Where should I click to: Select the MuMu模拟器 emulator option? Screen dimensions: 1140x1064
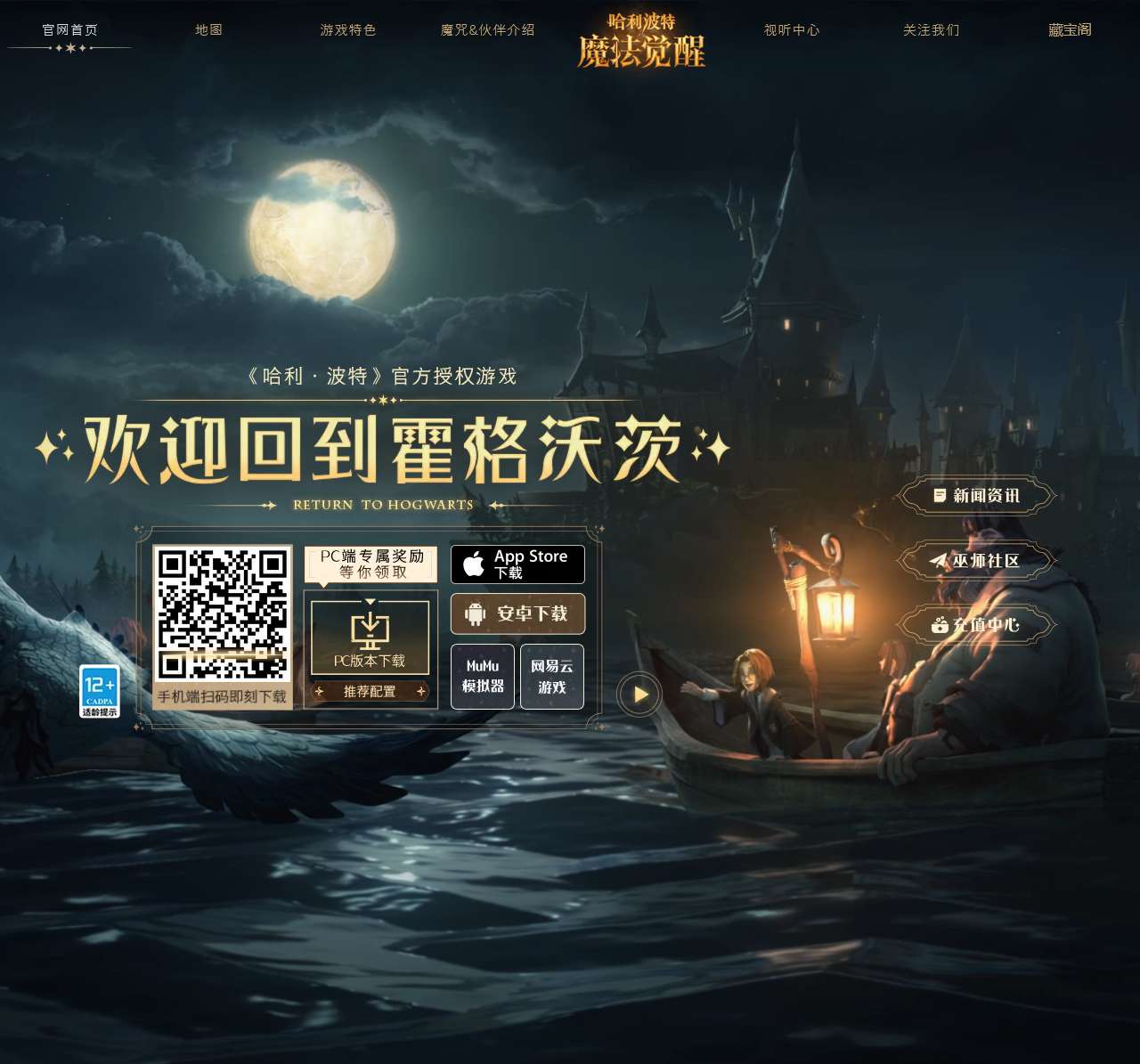482,677
